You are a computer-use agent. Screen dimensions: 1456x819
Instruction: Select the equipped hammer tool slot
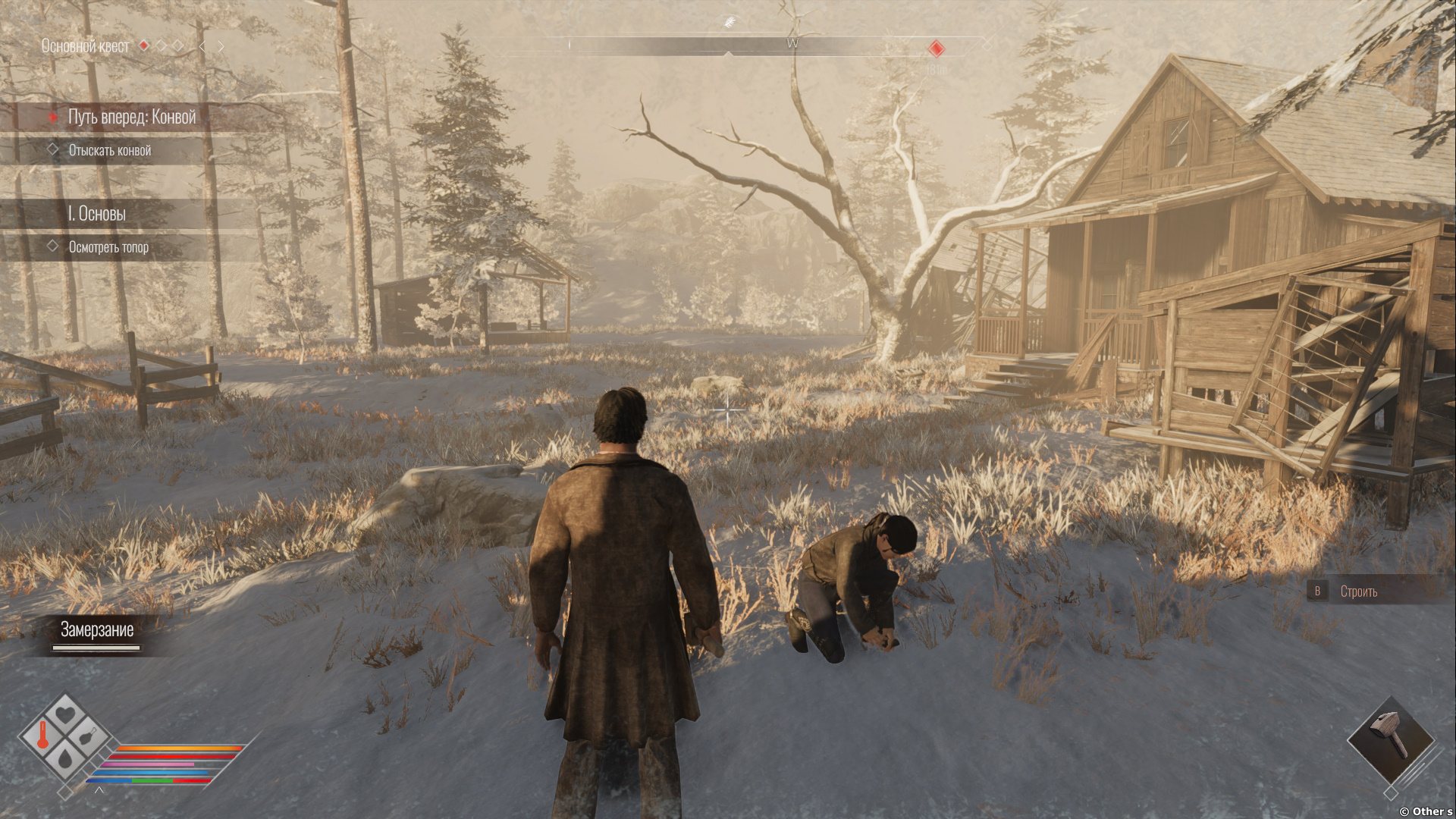click(1391, 739)
